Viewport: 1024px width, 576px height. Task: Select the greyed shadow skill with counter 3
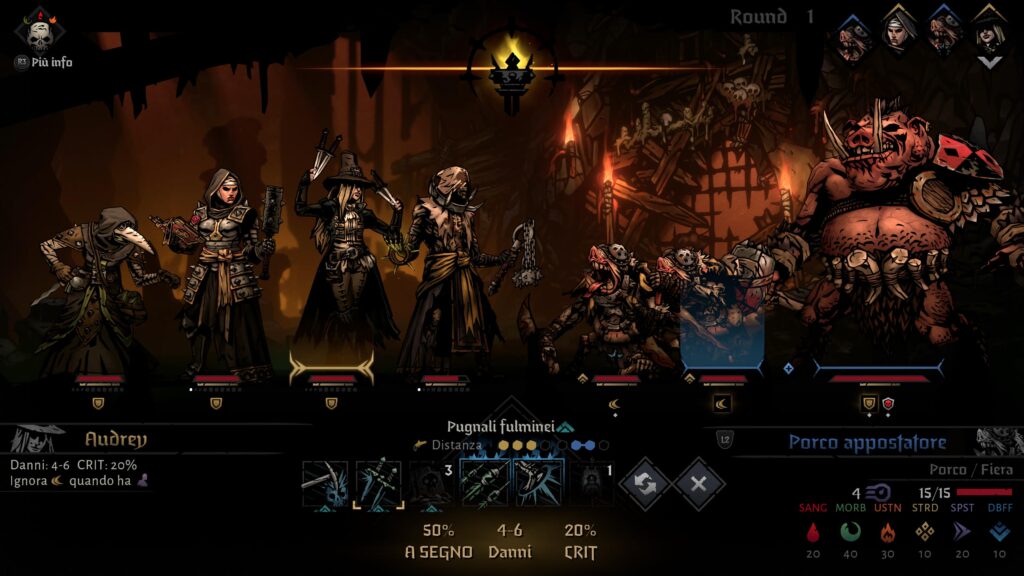pos(432,484)
